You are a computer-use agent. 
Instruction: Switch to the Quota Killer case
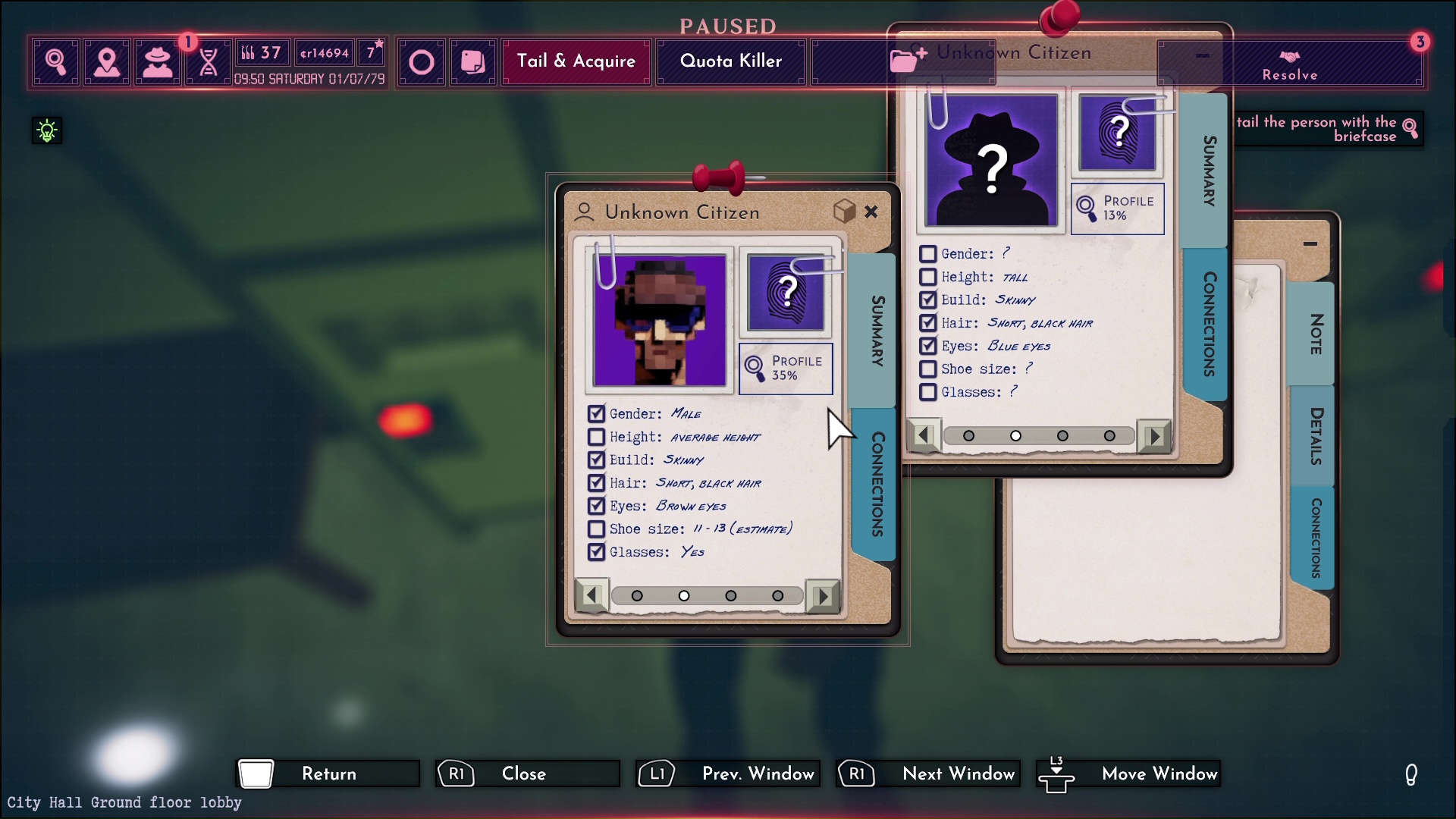point(730,61)
